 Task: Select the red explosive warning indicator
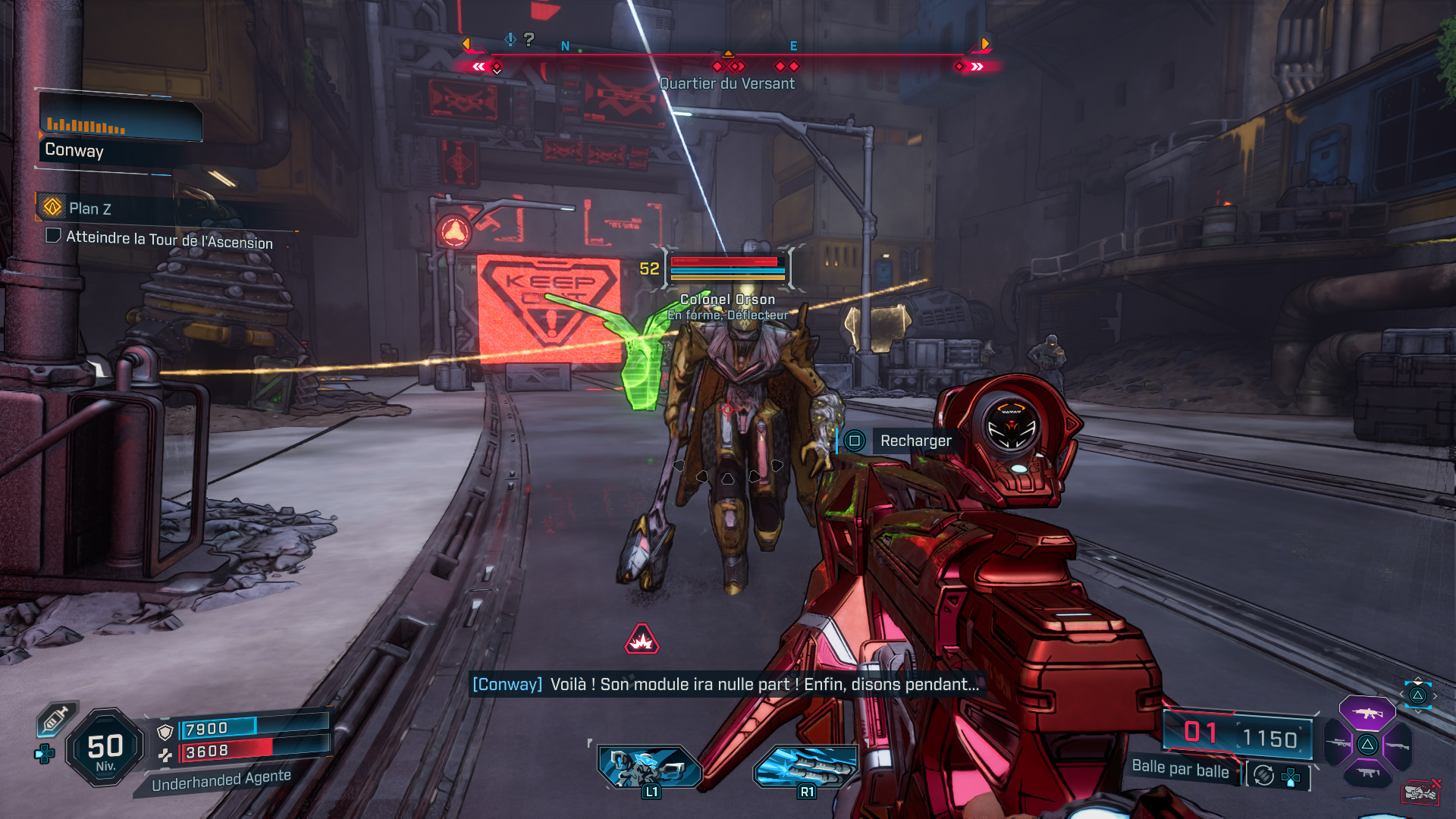(642, 640)
